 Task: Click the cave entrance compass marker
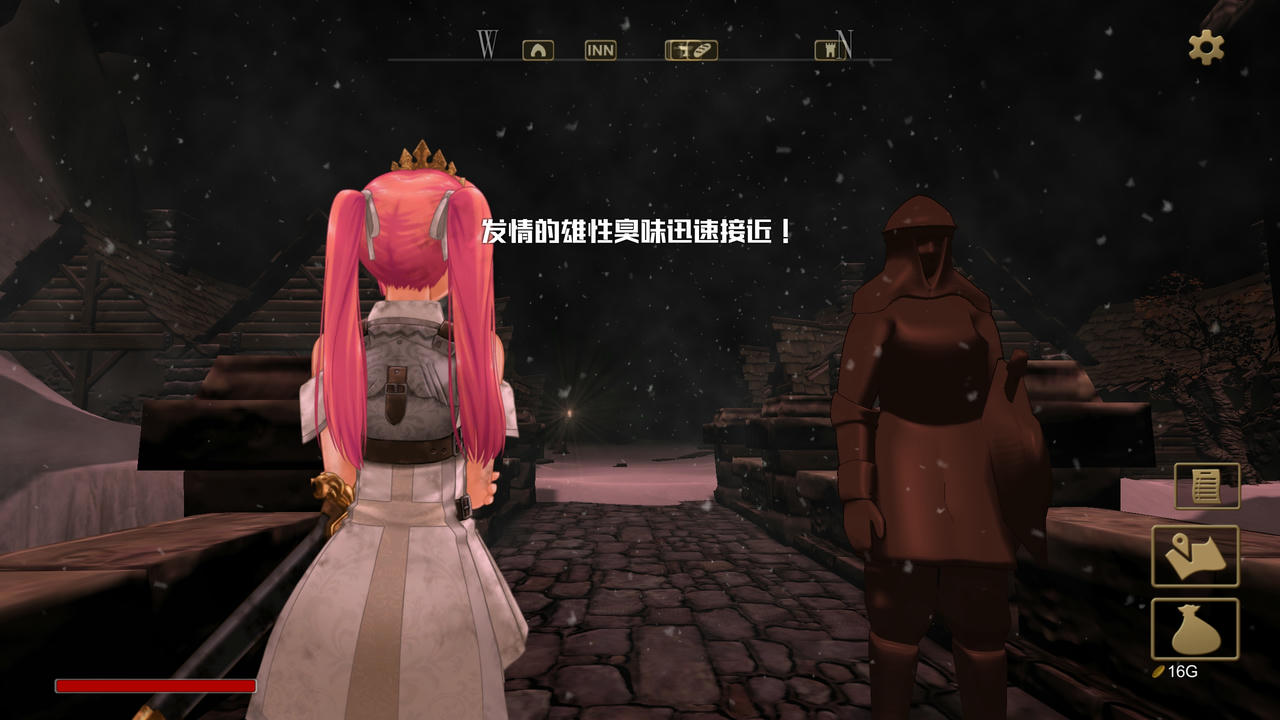pyautogui.click(x=538, y=50)
